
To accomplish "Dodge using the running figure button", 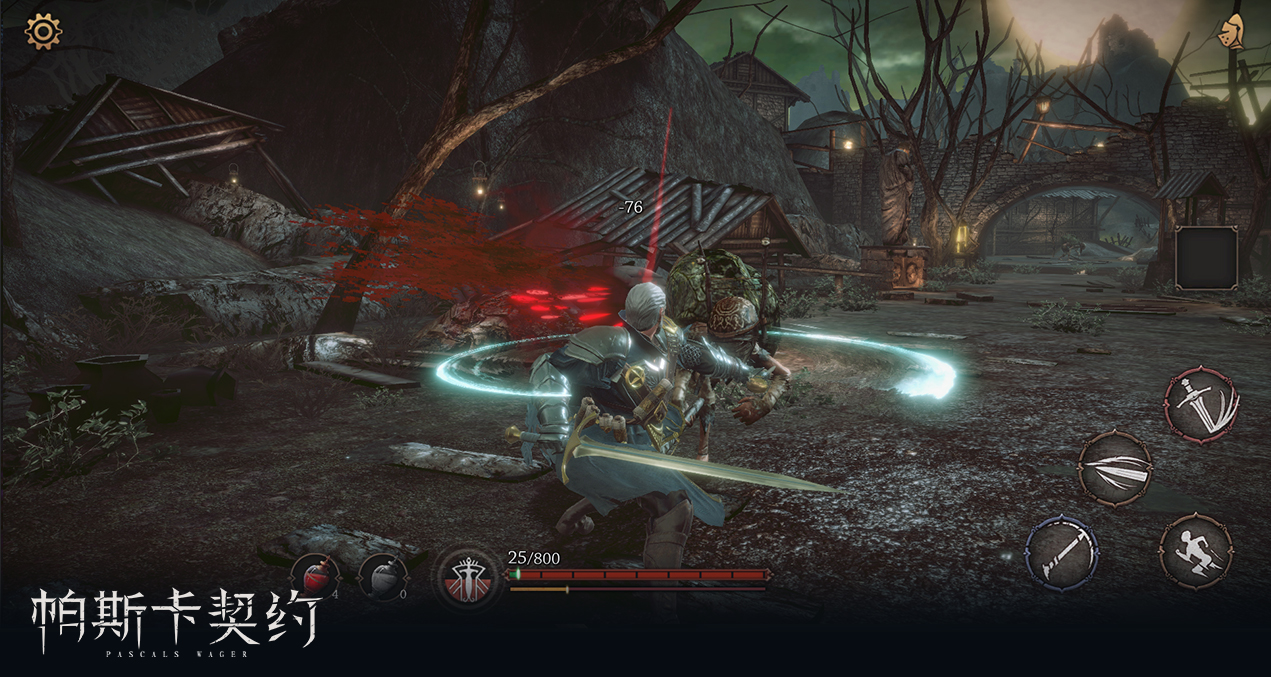I will 1196,552.
